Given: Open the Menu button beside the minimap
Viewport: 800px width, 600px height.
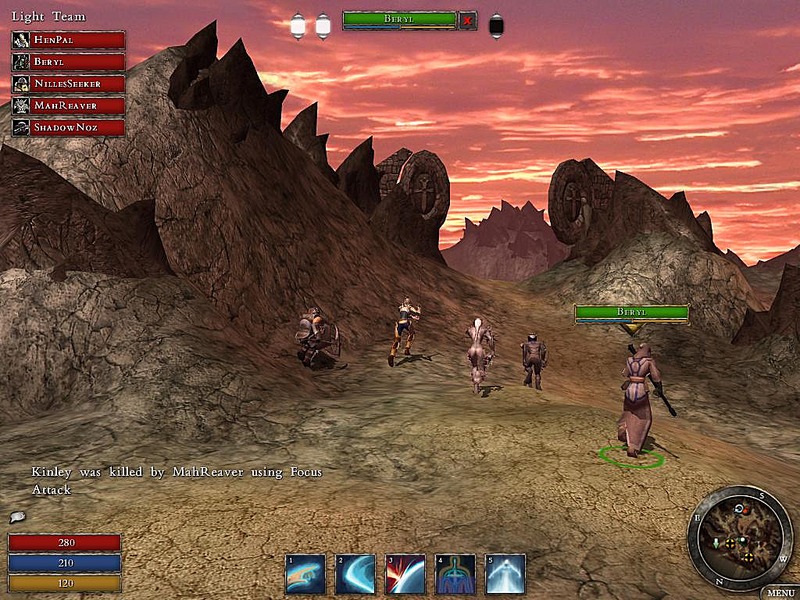Looking at the screenshot, I should point(779,592).
